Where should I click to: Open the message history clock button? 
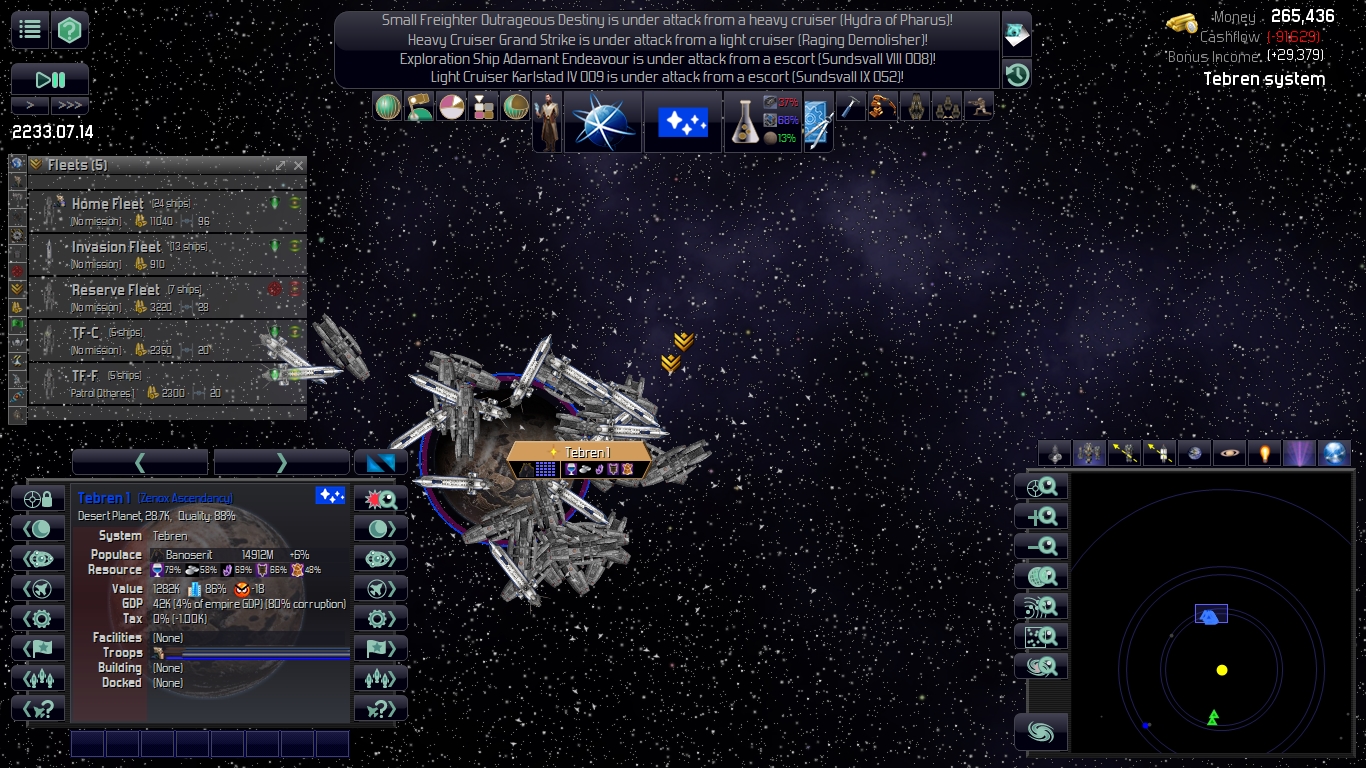[x=1017, y=73]
